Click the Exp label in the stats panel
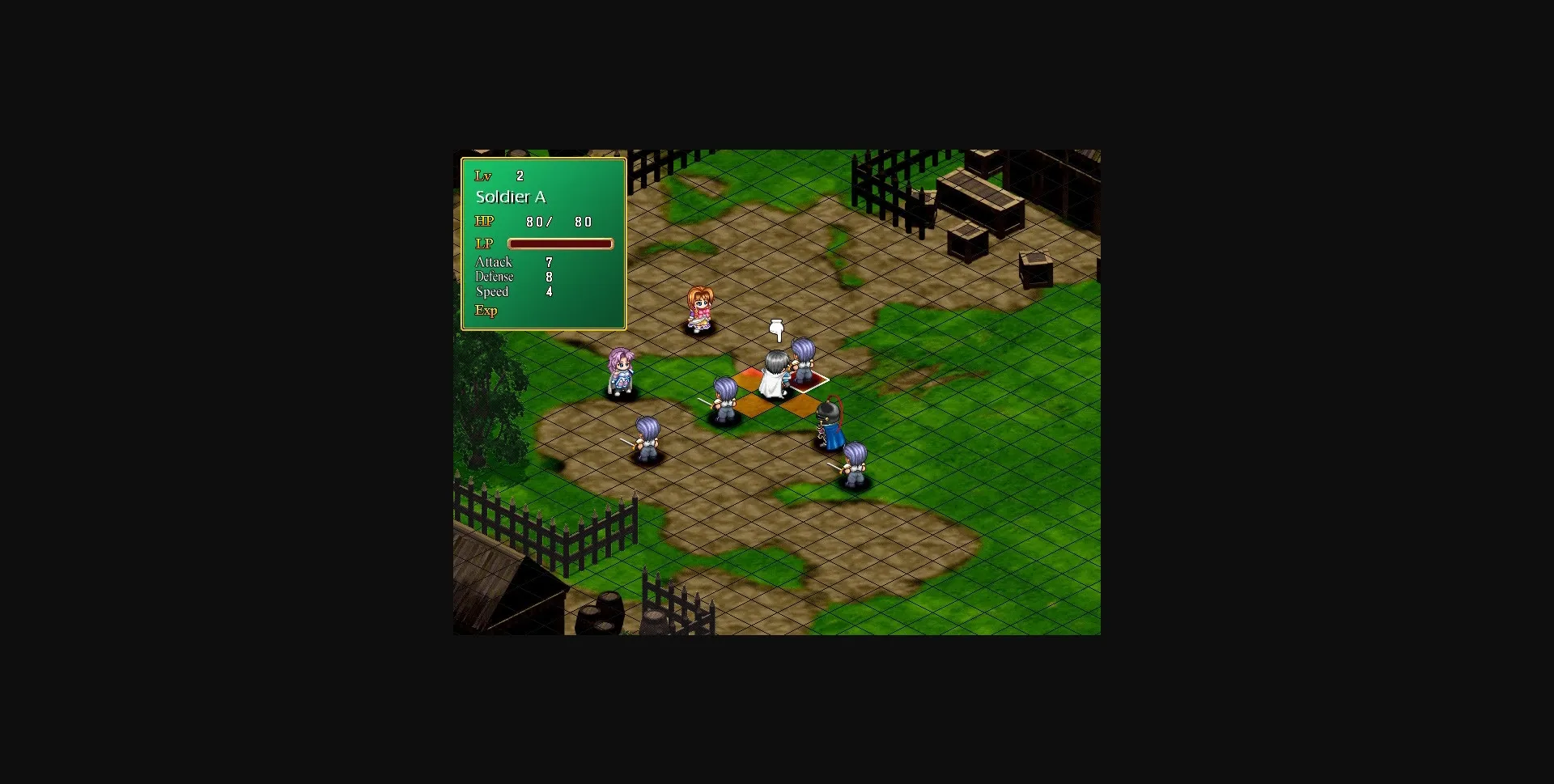 coord(486,310)
